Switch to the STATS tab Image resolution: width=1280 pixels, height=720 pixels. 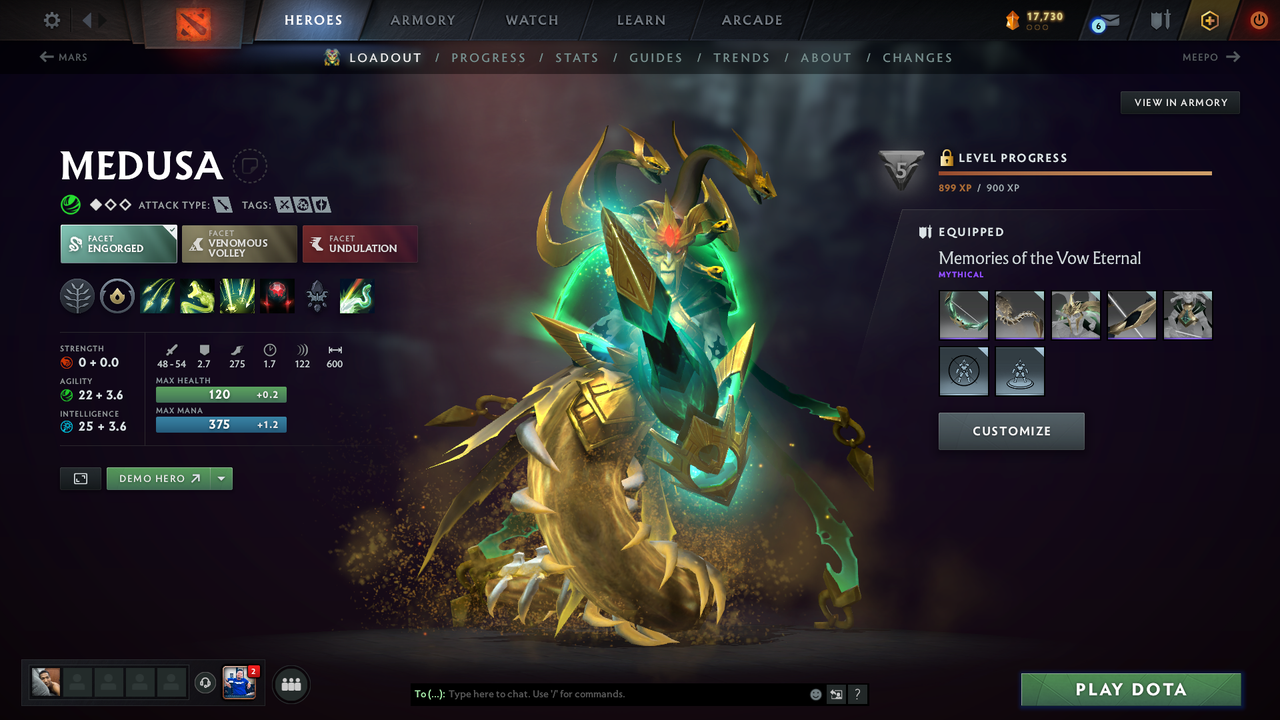pos(577,58)
